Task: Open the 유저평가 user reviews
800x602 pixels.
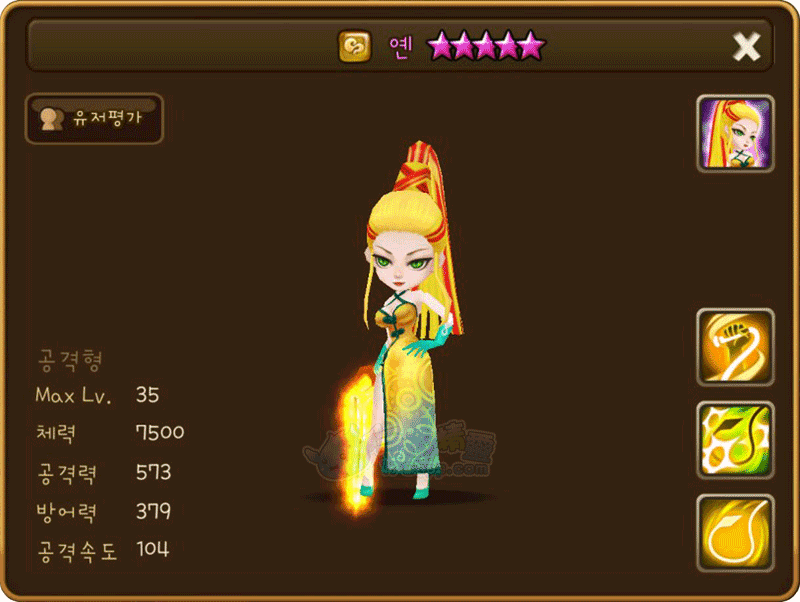Action: pos(94,119)
